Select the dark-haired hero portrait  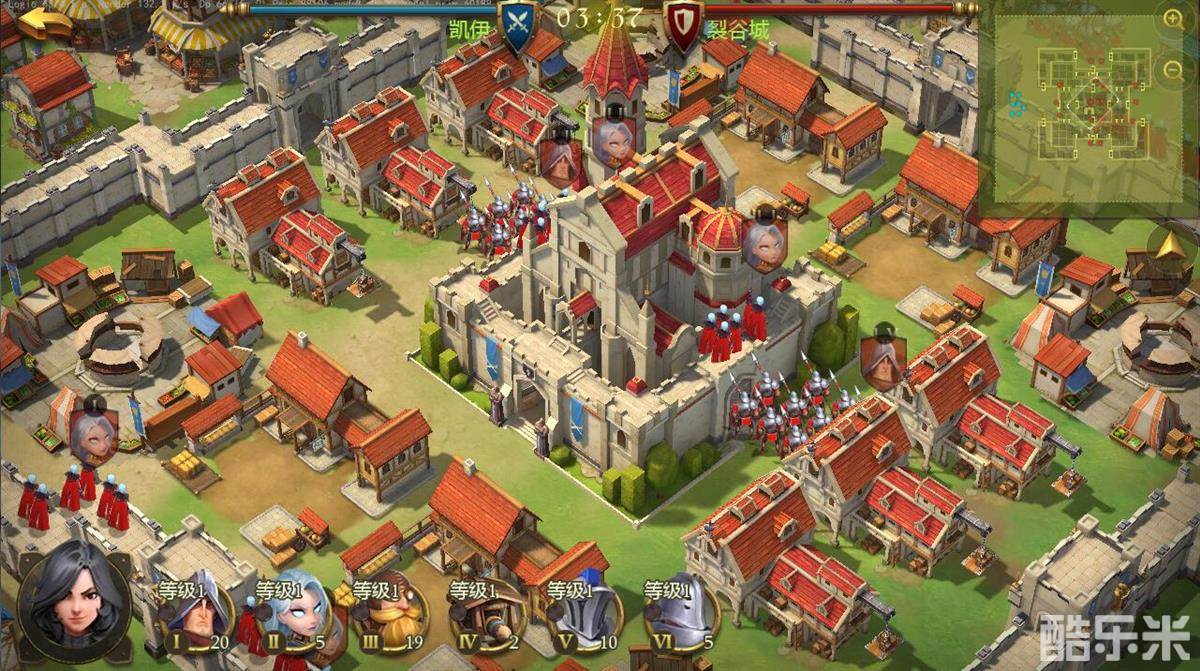click(73, 597)
